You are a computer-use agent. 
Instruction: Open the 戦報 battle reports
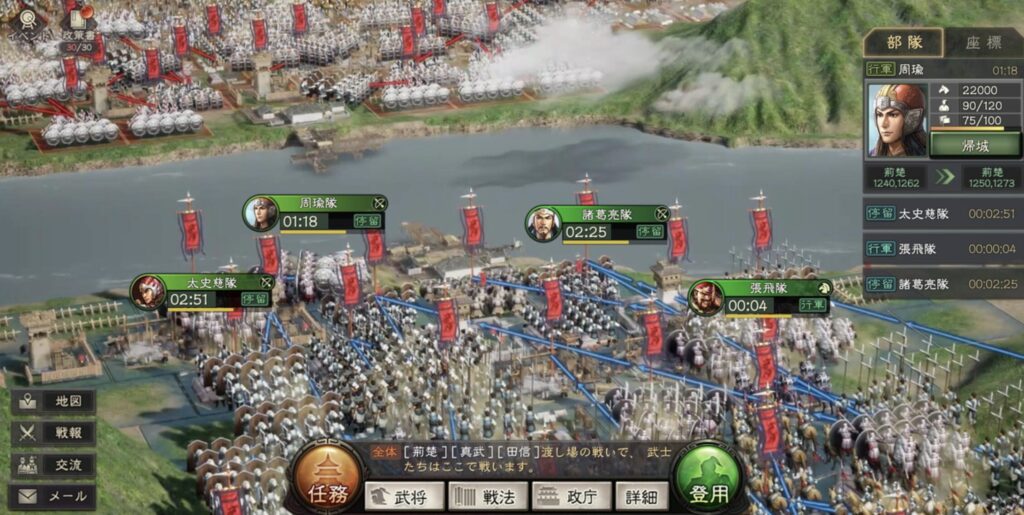(x=55, y=433)
